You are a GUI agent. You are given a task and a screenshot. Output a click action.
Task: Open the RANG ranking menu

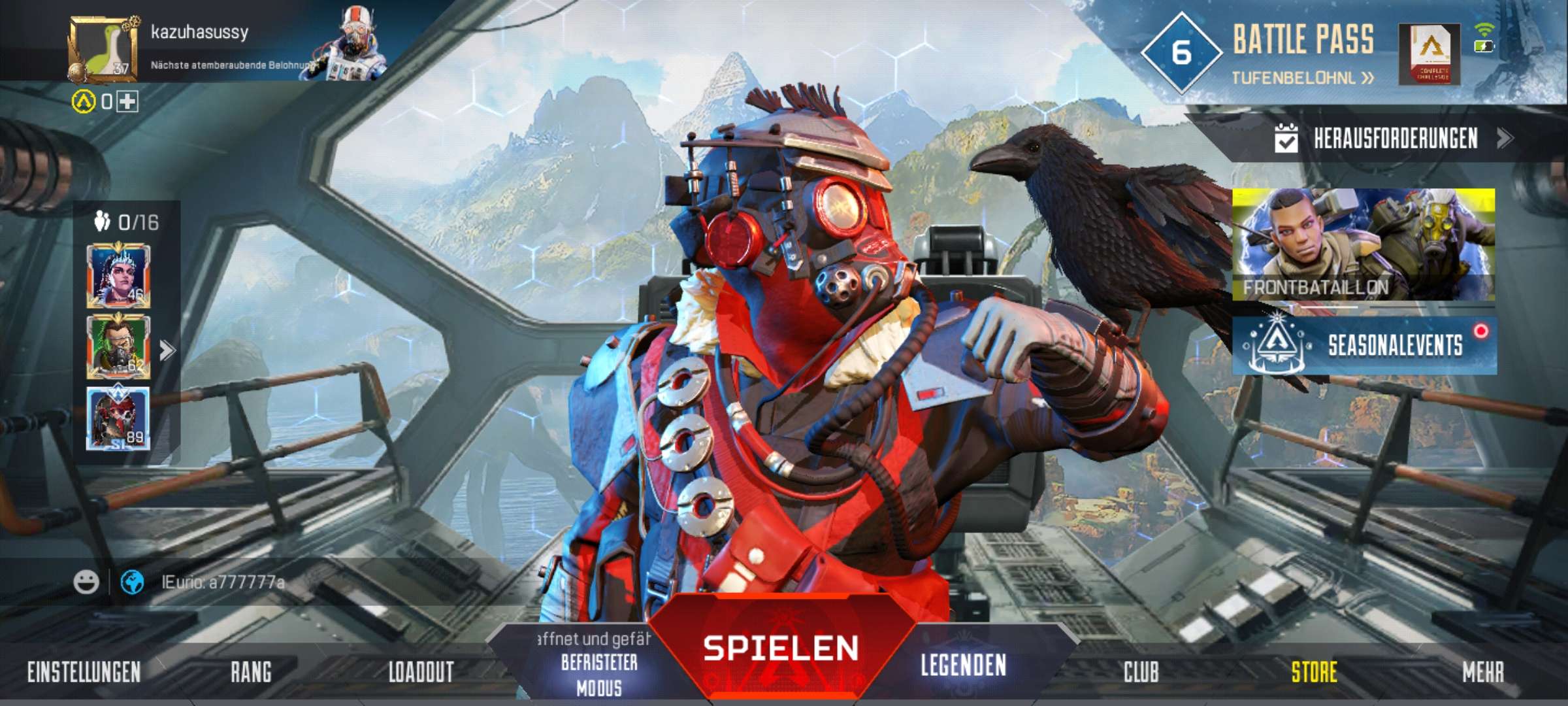pyautogui.click(x=251, y=672)
